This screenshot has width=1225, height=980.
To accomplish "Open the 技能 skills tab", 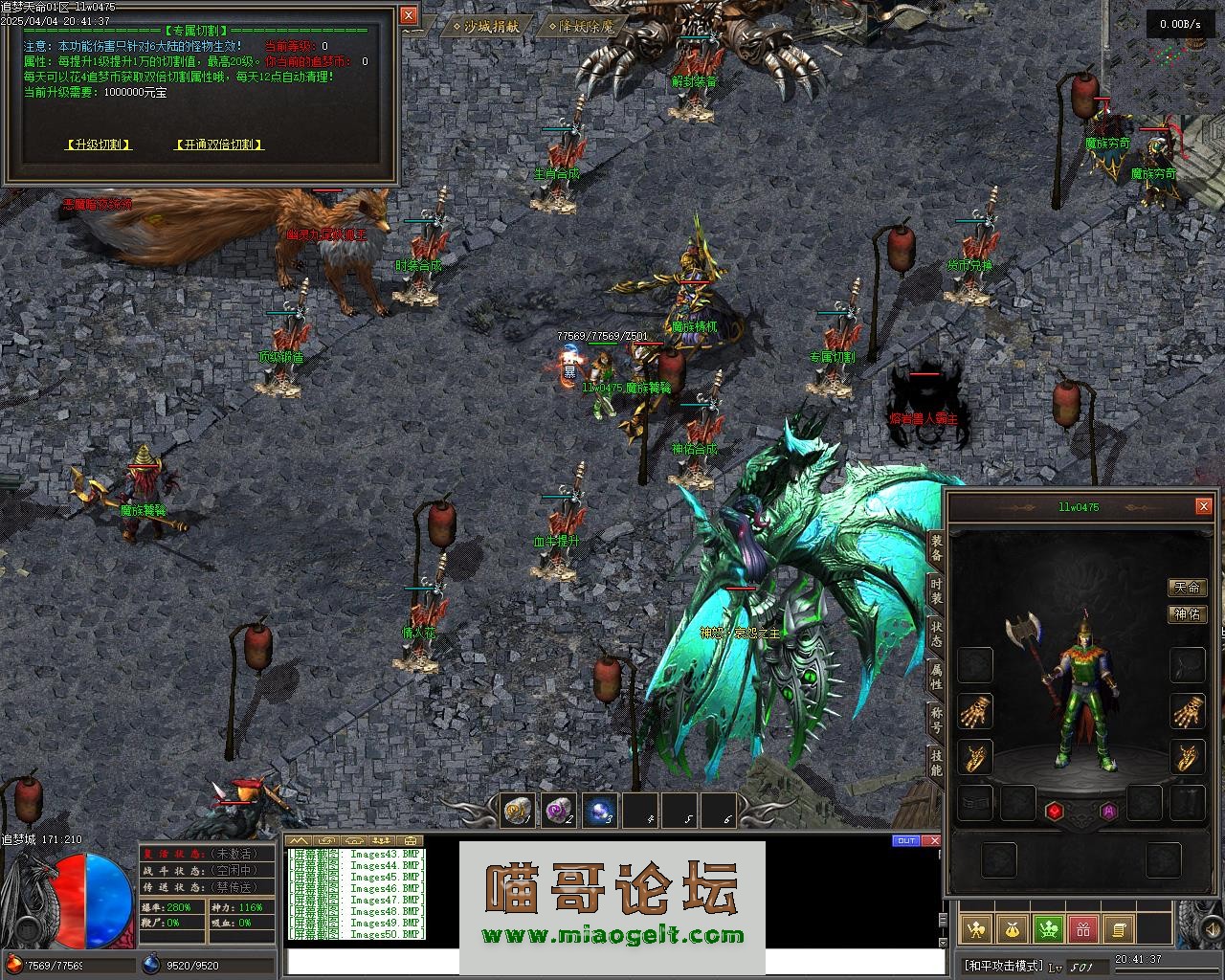I will [936, 762].
